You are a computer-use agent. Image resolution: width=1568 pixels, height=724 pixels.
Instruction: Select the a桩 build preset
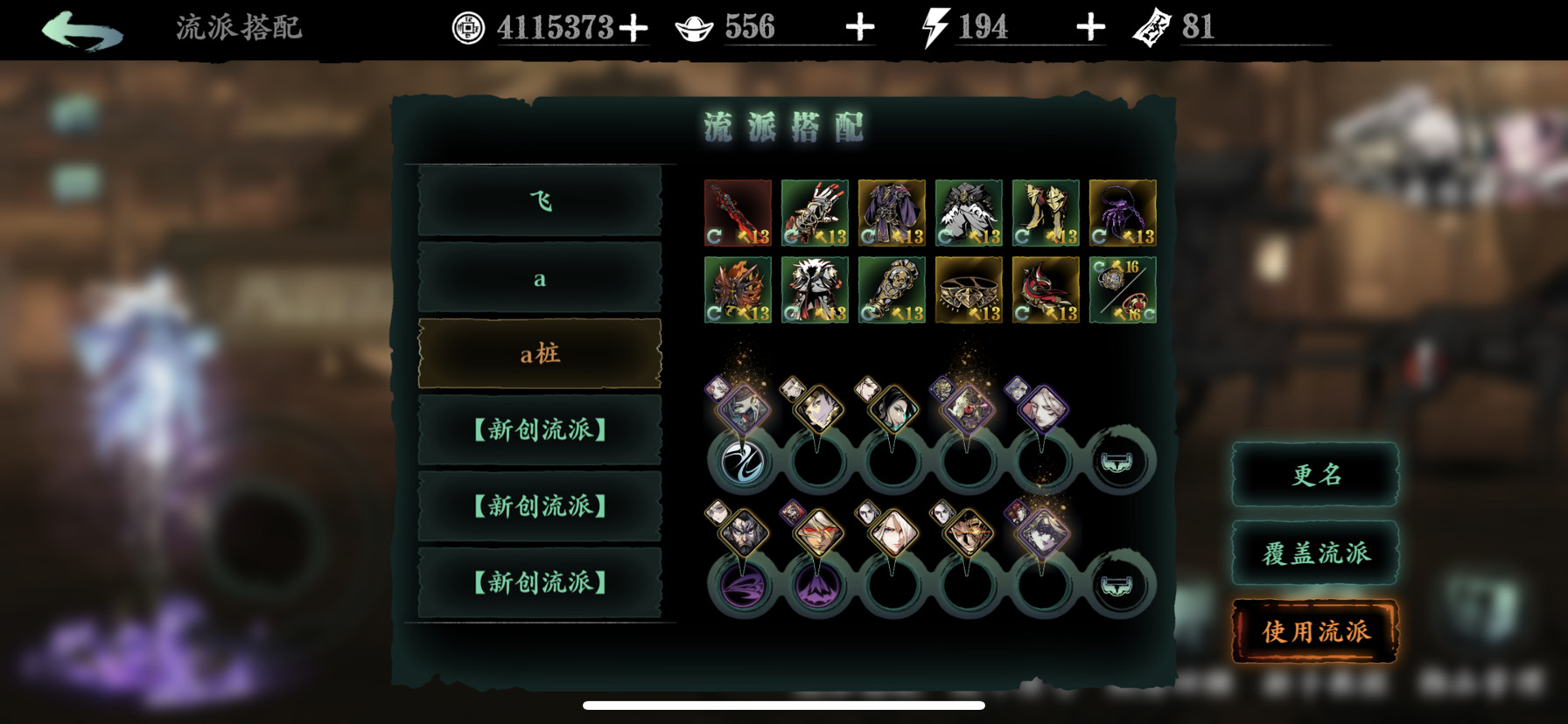[x=540, y=354]
